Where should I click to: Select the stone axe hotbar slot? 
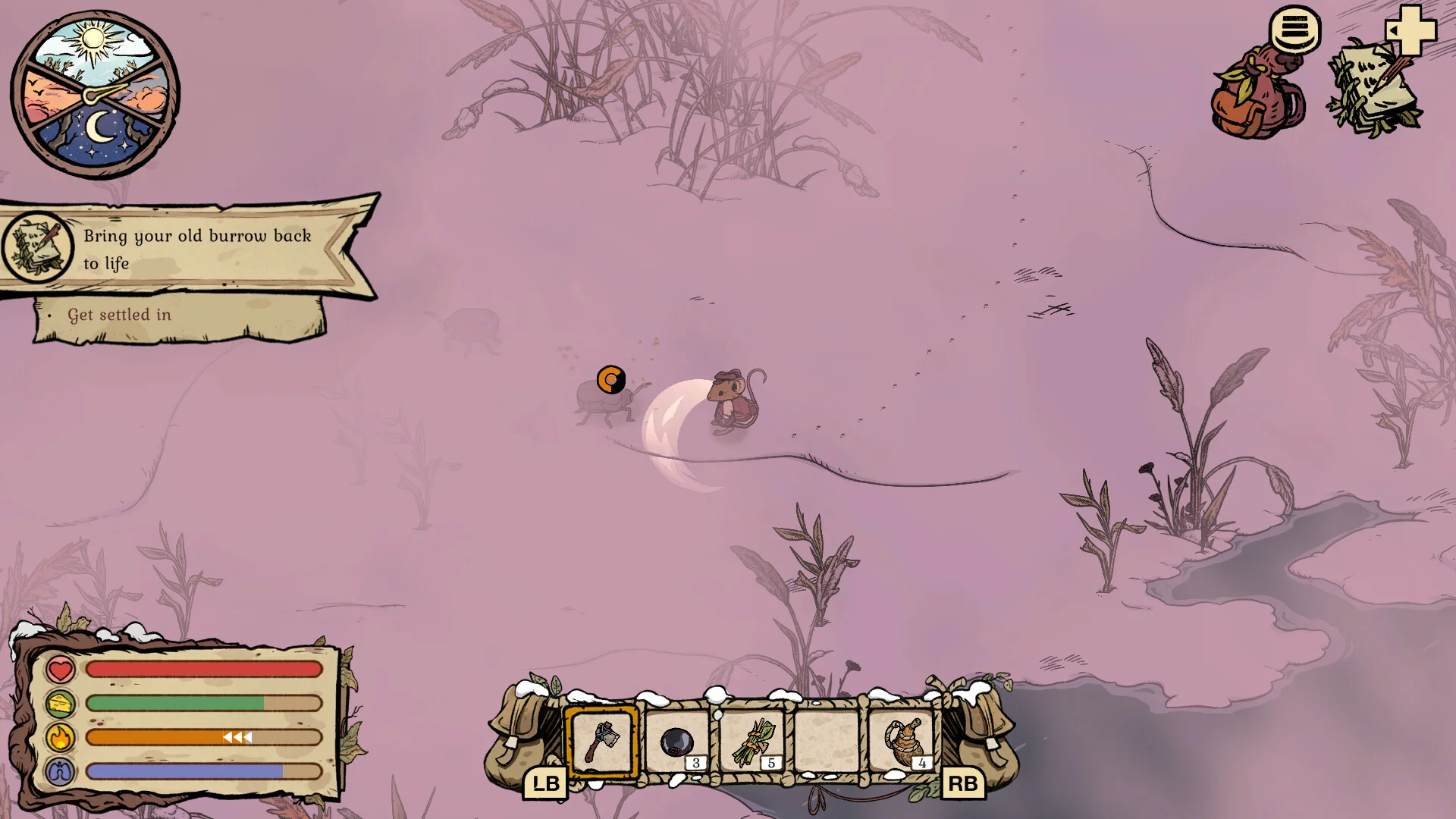602,742
